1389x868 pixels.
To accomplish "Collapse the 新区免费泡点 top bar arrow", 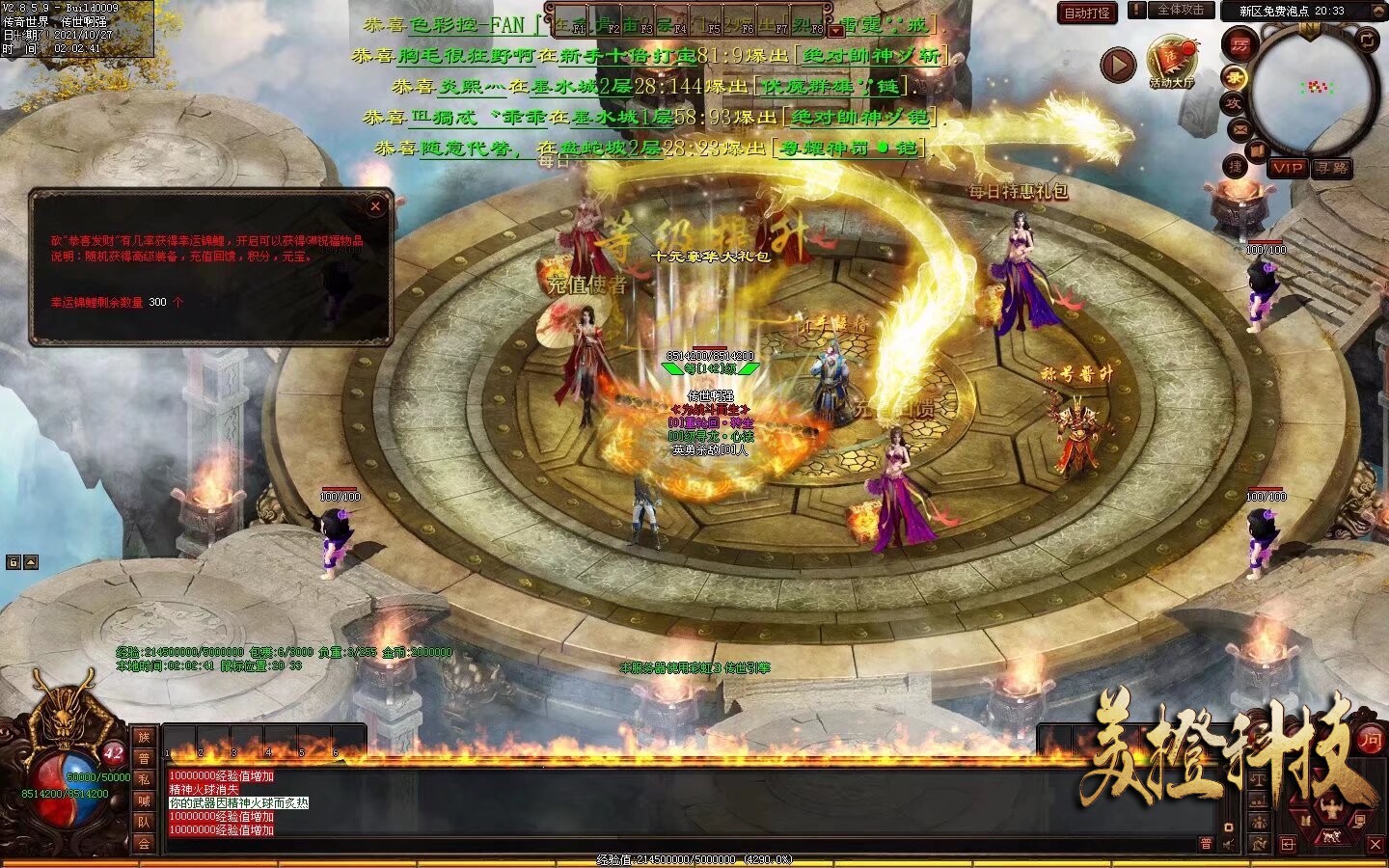I will [1379, 11].
